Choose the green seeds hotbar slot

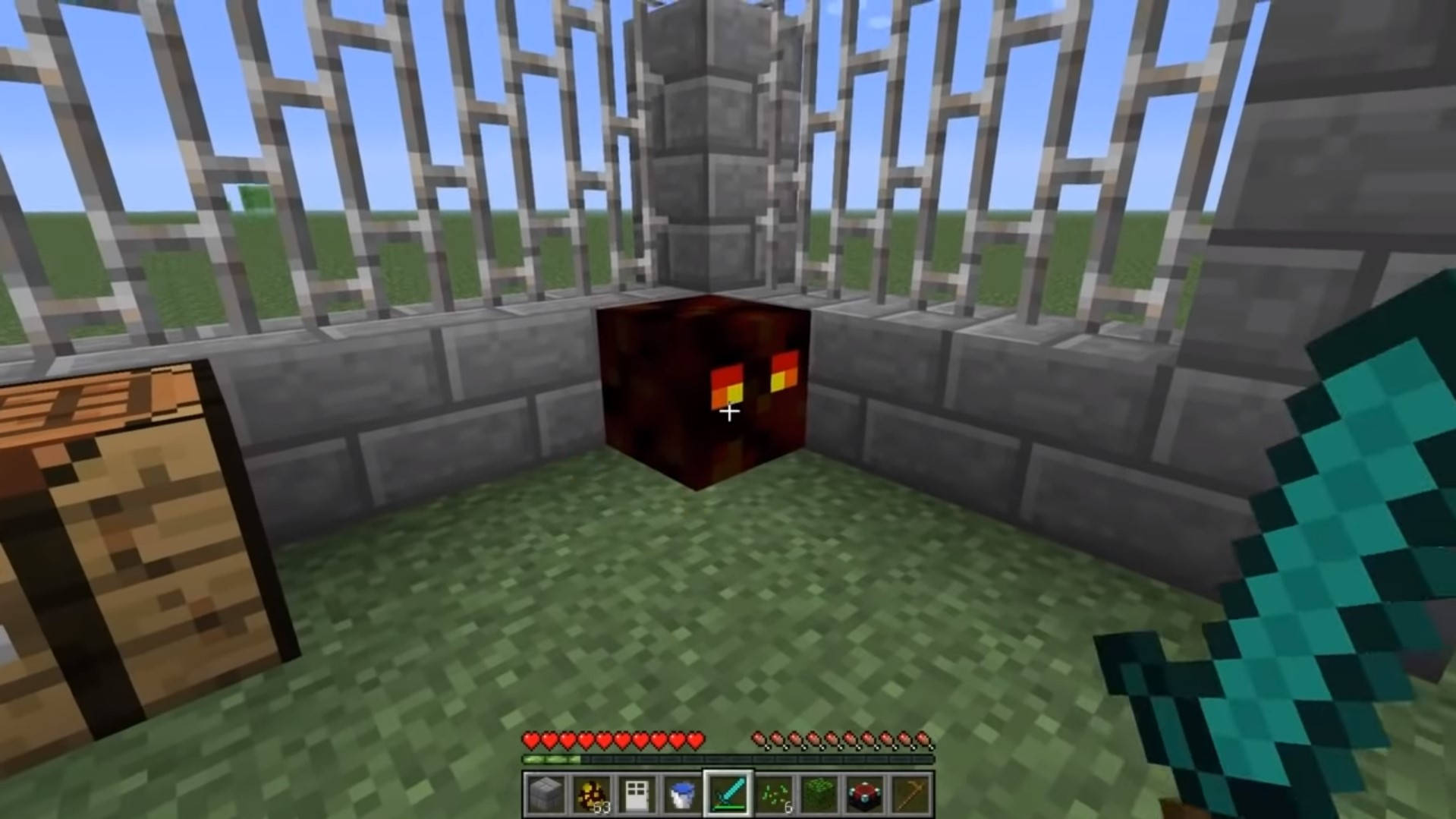click(x=774, y=795)
